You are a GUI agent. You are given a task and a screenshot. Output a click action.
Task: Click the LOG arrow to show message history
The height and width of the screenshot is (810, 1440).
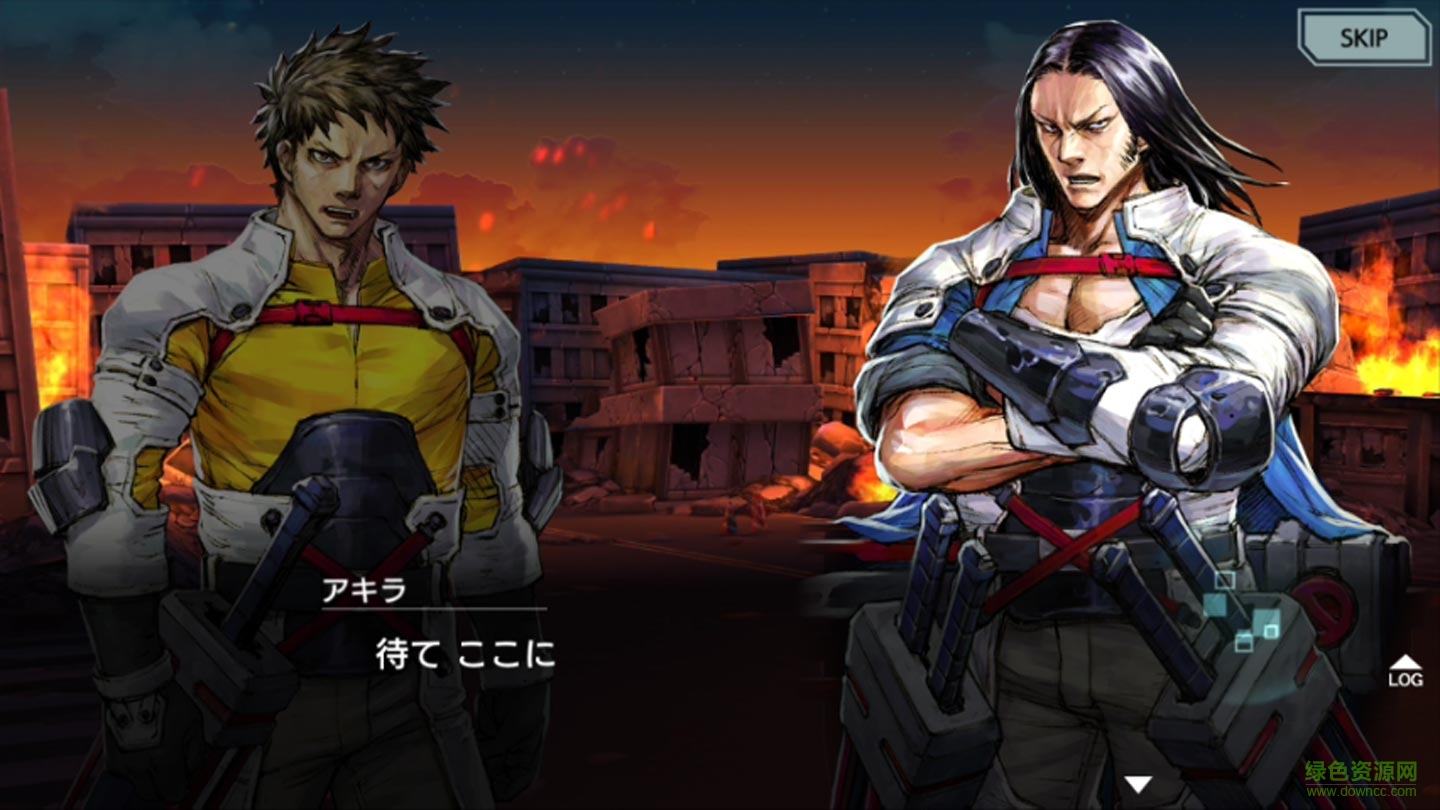(x=1404, y=660)
